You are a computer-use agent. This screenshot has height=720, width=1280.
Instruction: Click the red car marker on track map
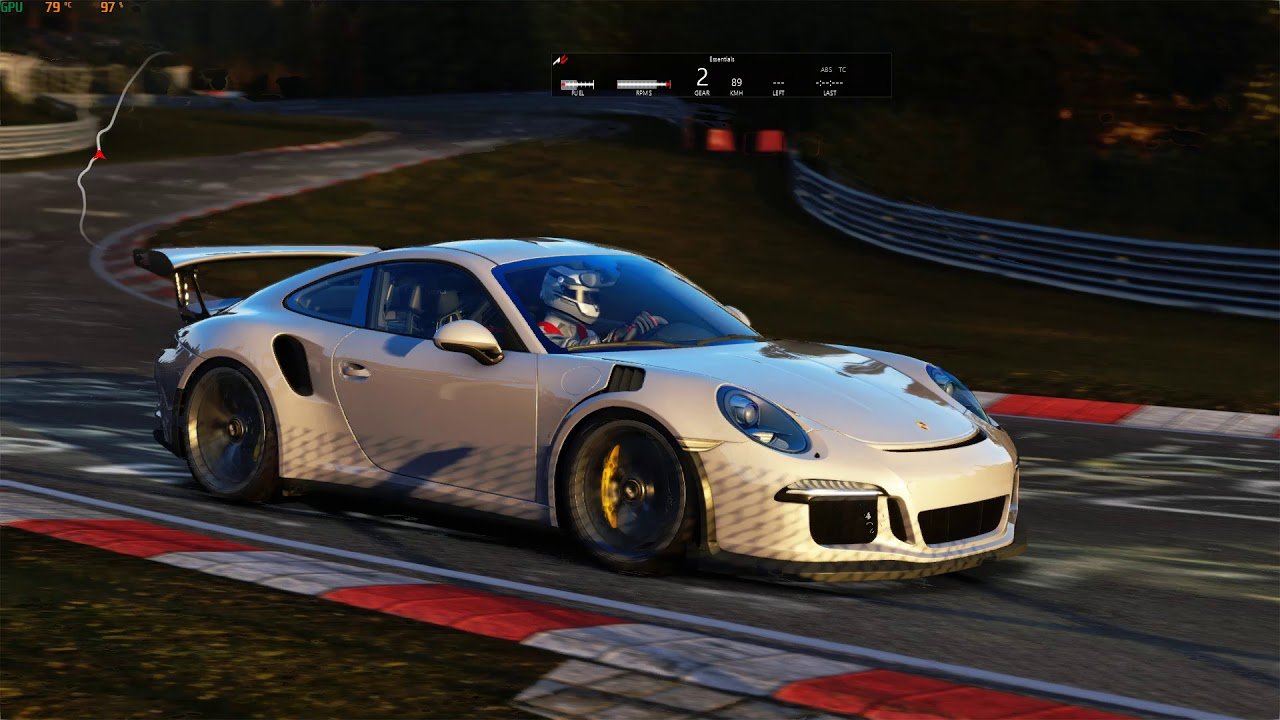(99, 155)
